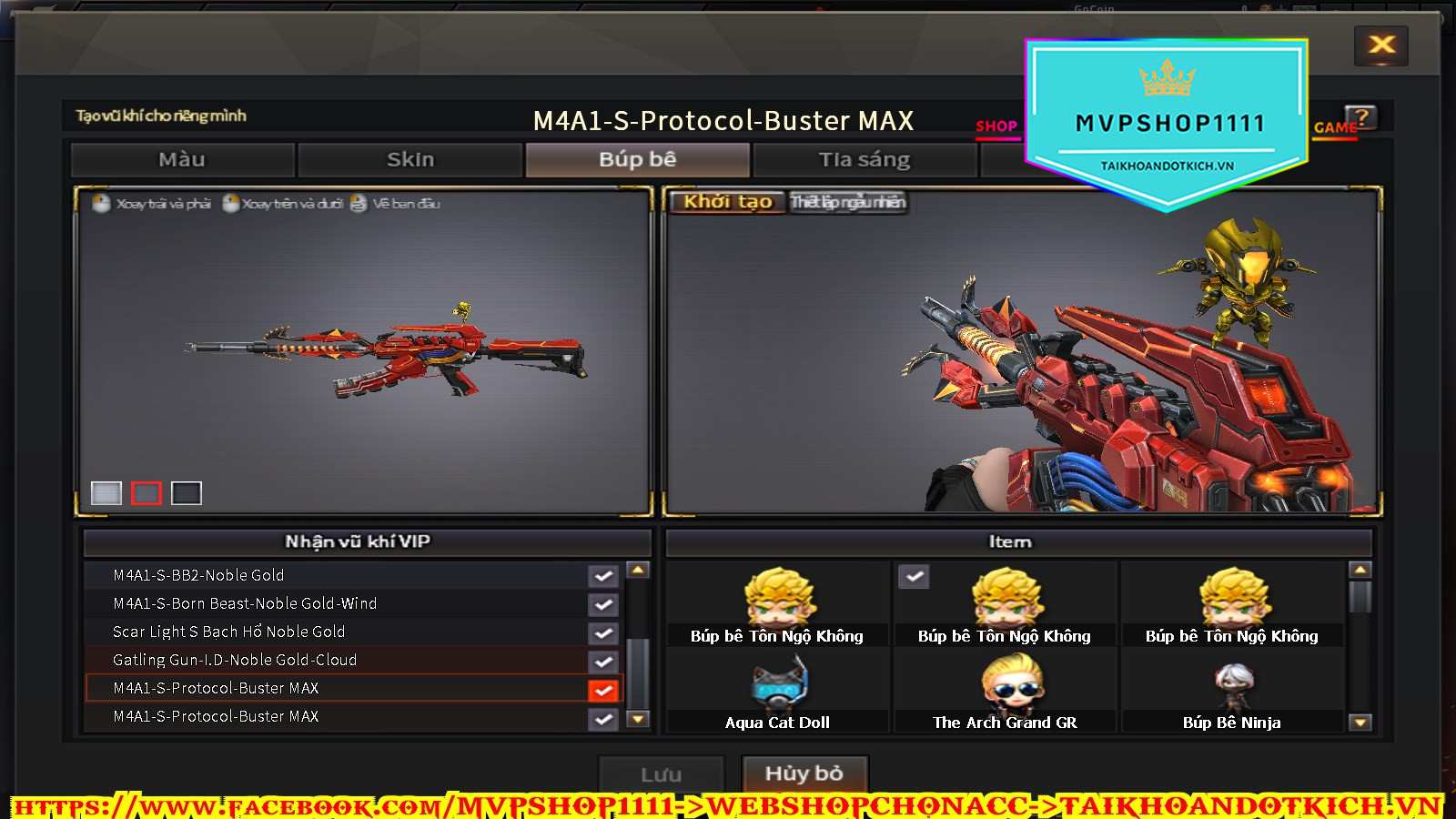Switch to the Màu tab

[x=182, y=160]
